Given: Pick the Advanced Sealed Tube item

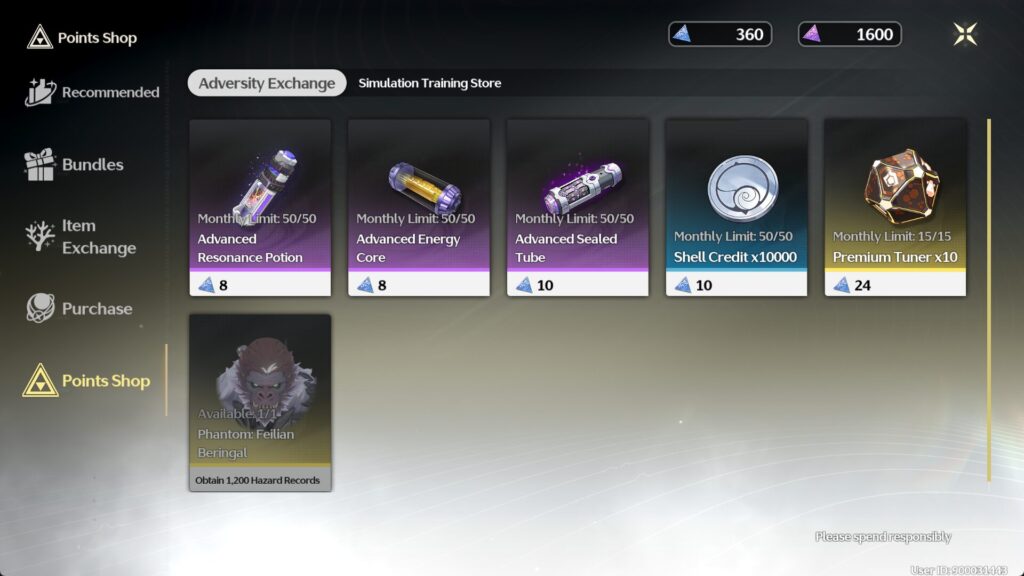Looking at the screenshot, I should (x=578, y=207).
